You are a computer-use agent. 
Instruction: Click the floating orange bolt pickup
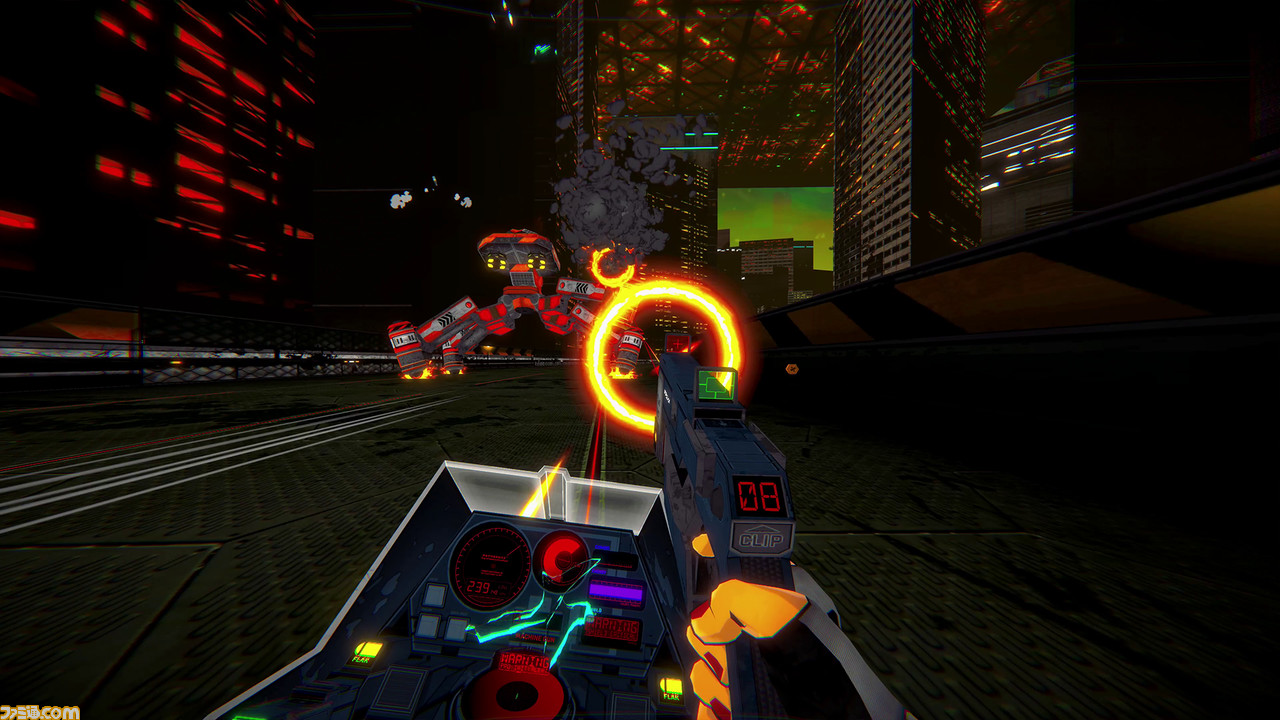click(791, 371)
